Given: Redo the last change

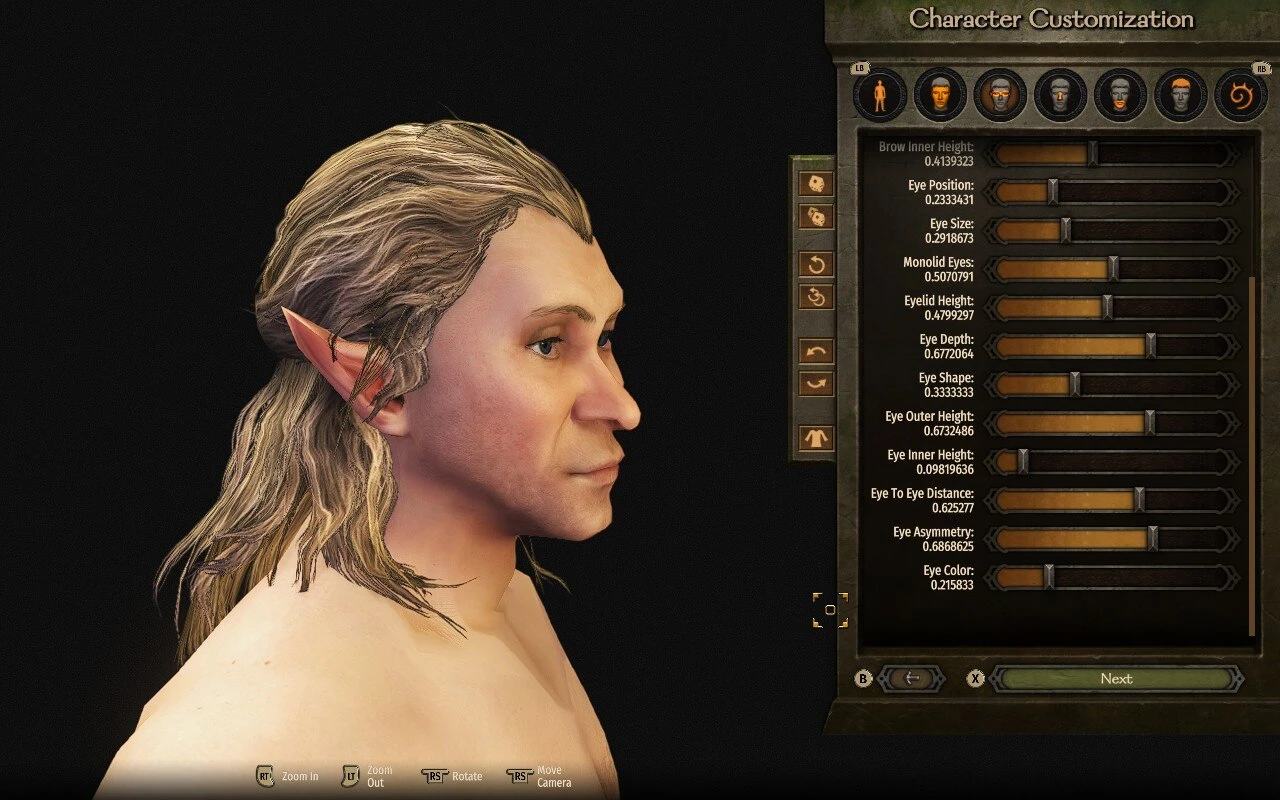Looking at the screenshot, I should (x=816, y=383).
